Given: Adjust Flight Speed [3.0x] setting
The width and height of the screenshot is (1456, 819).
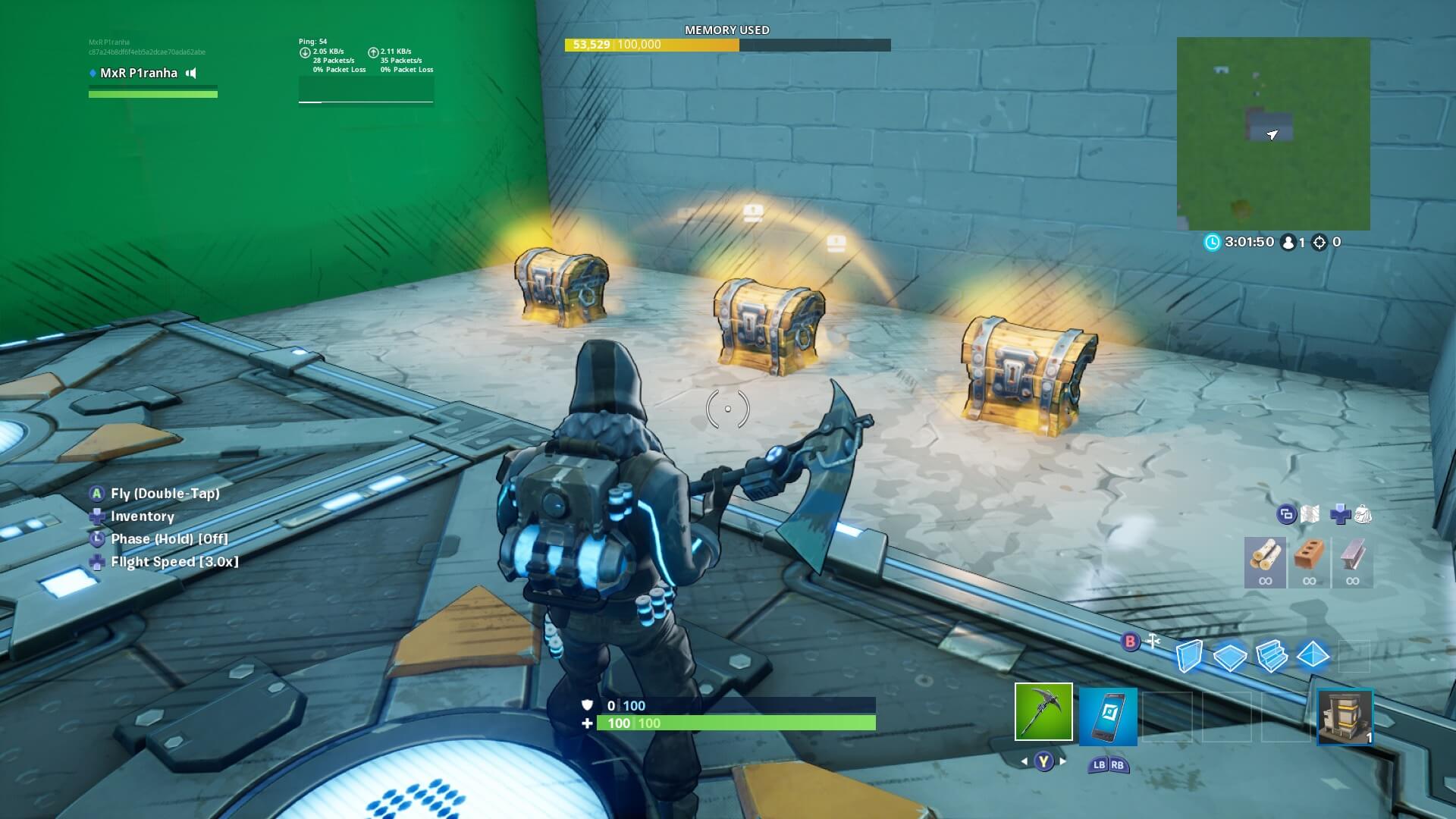Looking at the screenshot, I should [x=174, y=562].
